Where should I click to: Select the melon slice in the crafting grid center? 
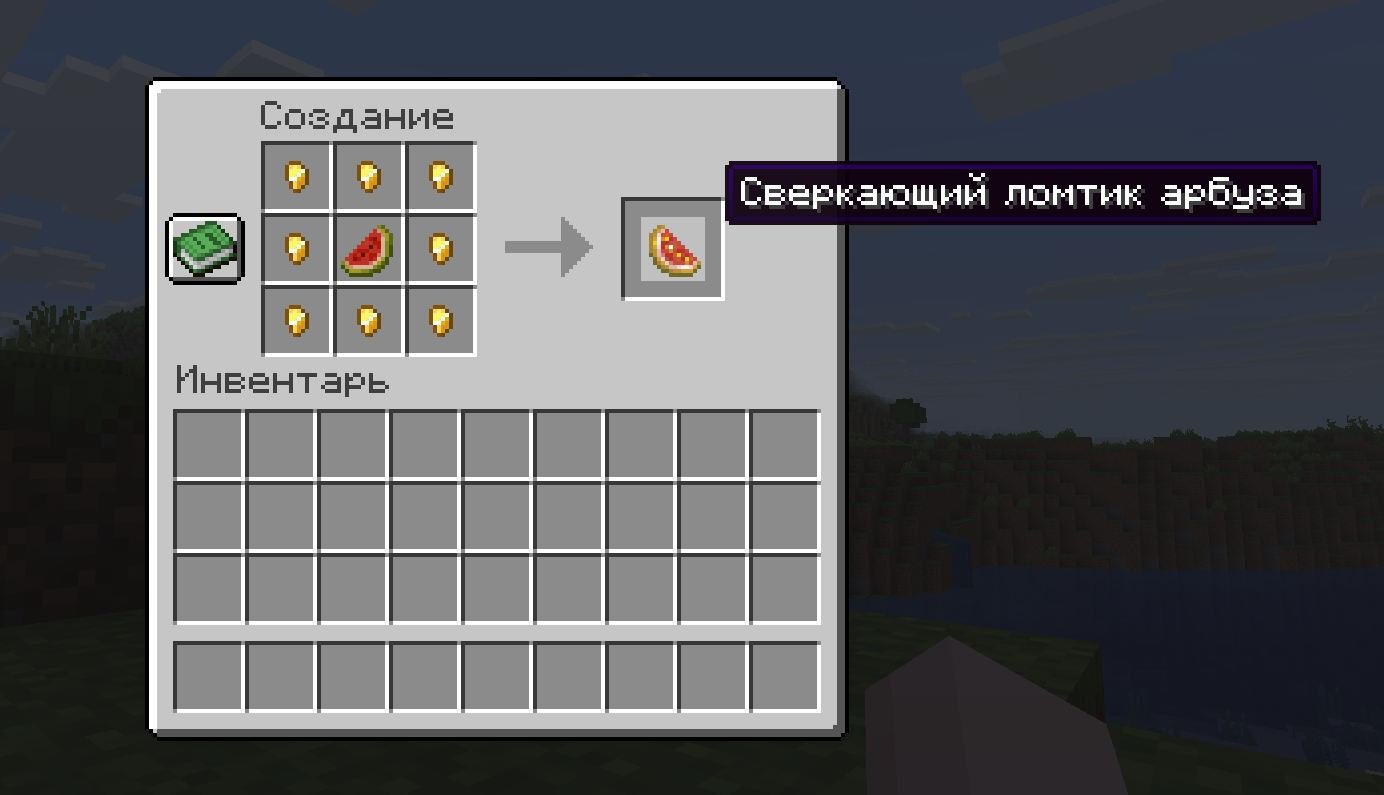368,248
